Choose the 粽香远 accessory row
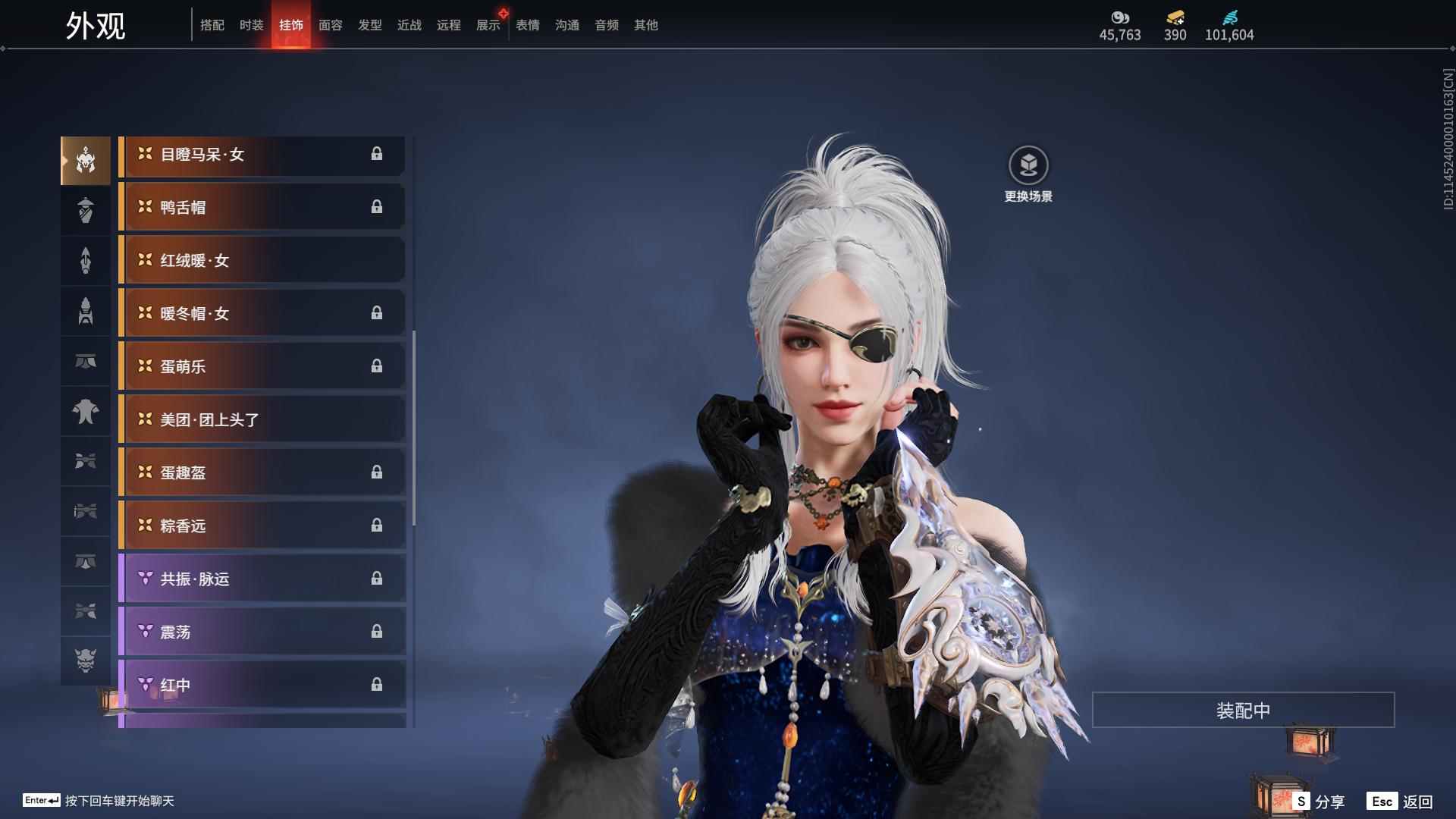The image size is (1456, 819). 262,526
